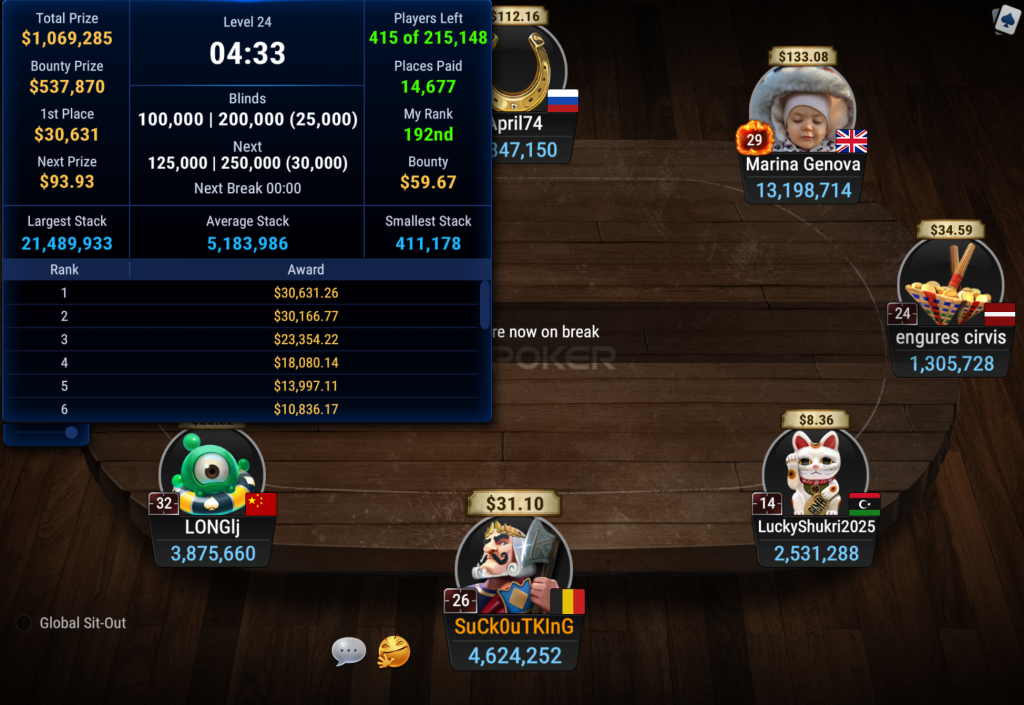The height and width of the screenshot is (705, 1024).
Task: Open the emoji reactions menu
Action: click(394, 652)
